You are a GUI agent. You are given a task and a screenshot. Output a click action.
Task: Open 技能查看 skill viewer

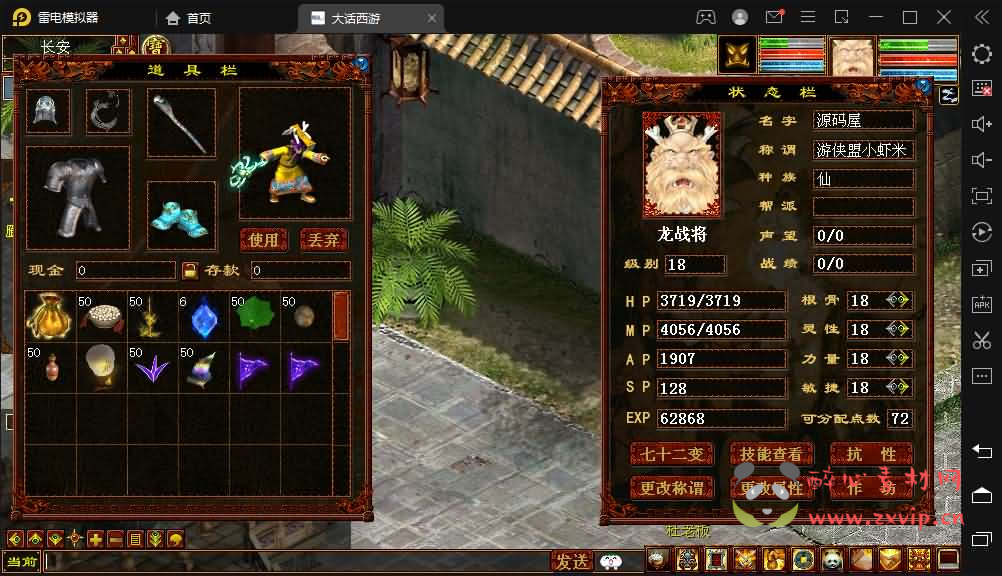pyautogui.click(x=770, y=454)
